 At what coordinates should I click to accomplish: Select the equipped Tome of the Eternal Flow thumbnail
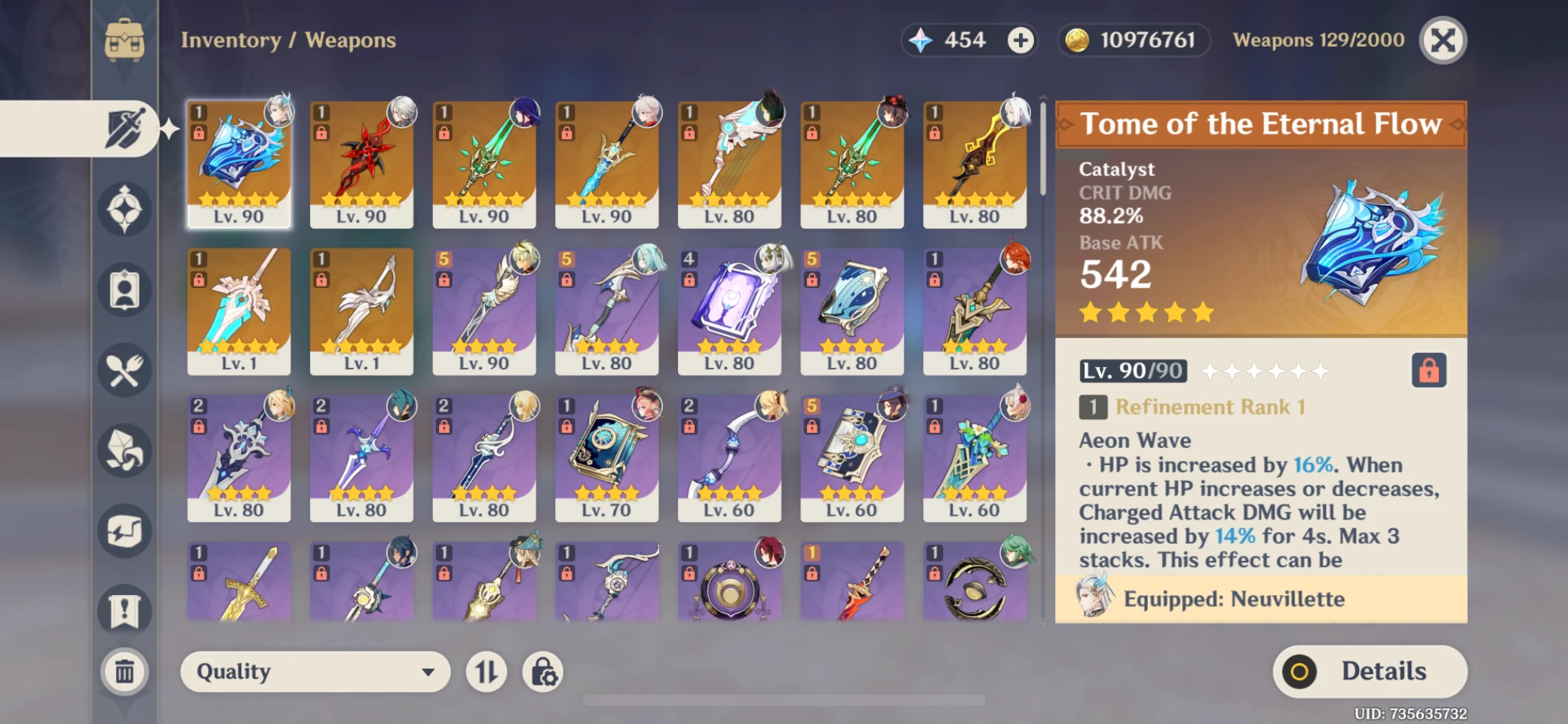click(x=239, y=162)
